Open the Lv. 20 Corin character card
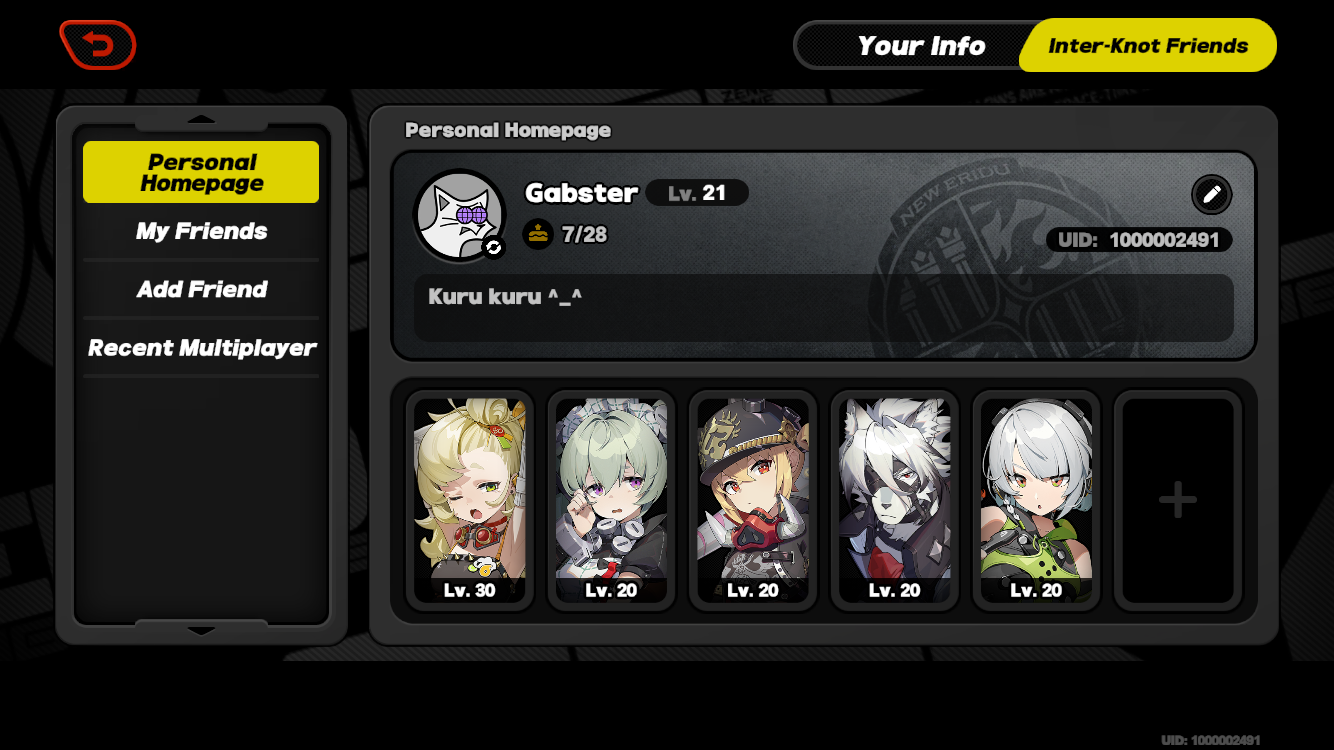The height and width of the screenshot is (750, 1334). tap(611, 500)
